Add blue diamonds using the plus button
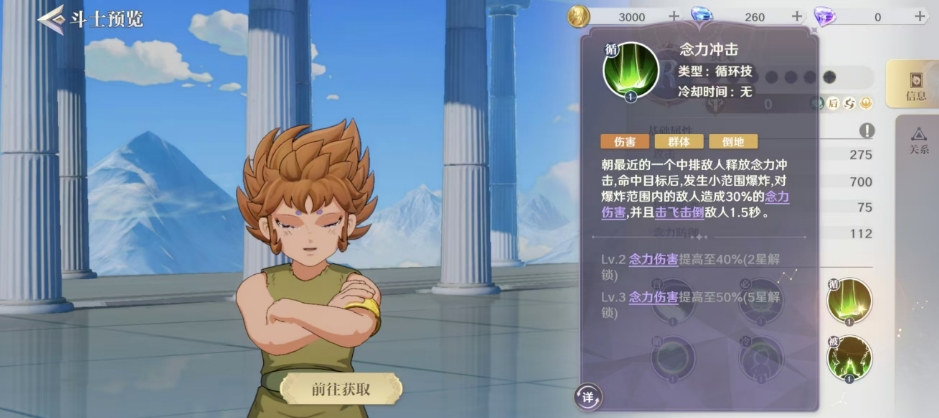The width and height of the screenshot is (939, 418). click(797, 16)
